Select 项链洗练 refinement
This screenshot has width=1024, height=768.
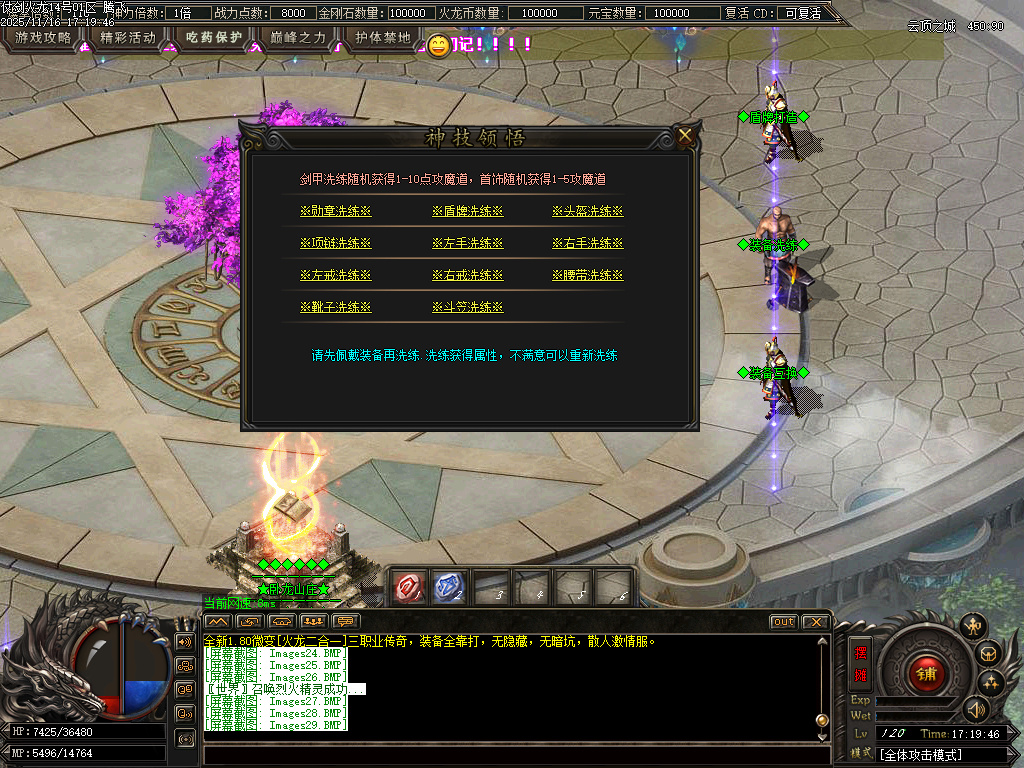point(335,244)
